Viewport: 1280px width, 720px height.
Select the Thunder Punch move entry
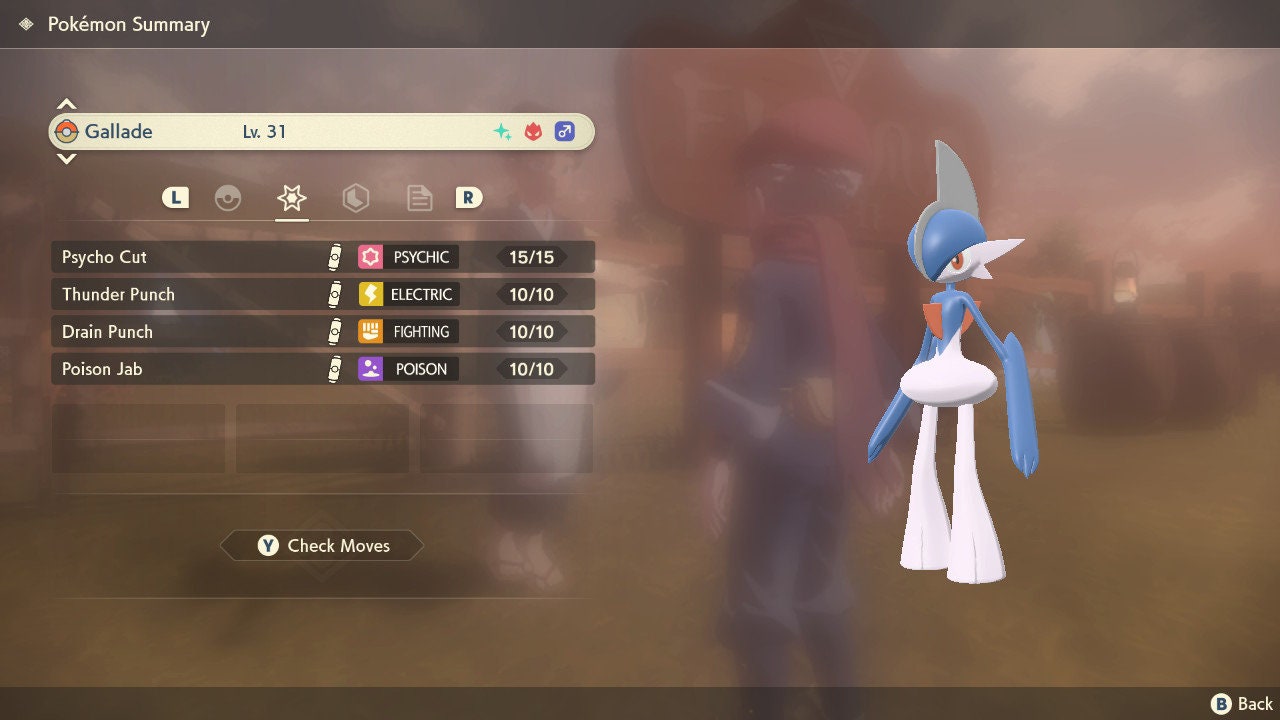(200, 294)
